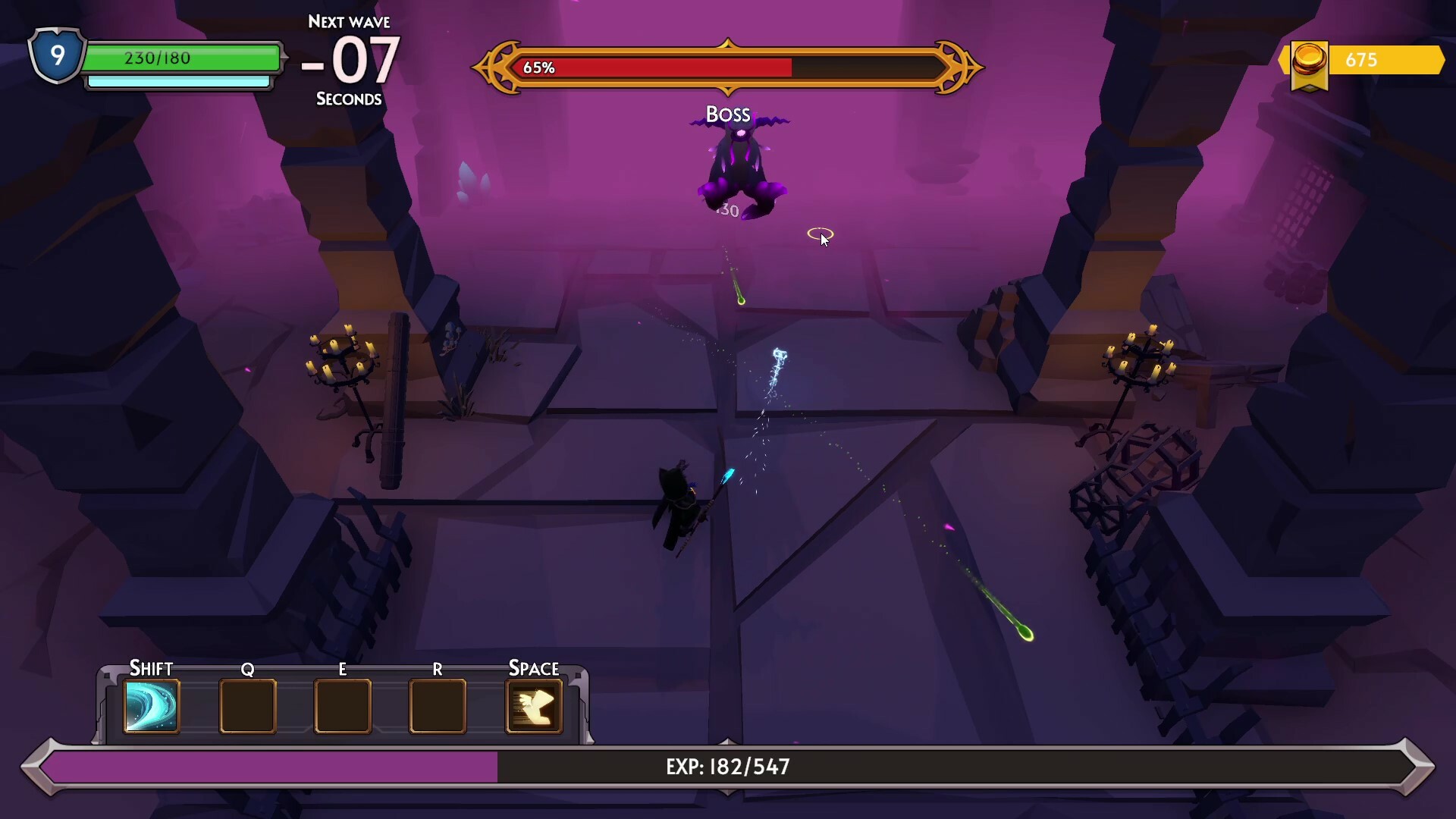
Task: Click the Space dash boots ability icon
Action: [534, 707]
